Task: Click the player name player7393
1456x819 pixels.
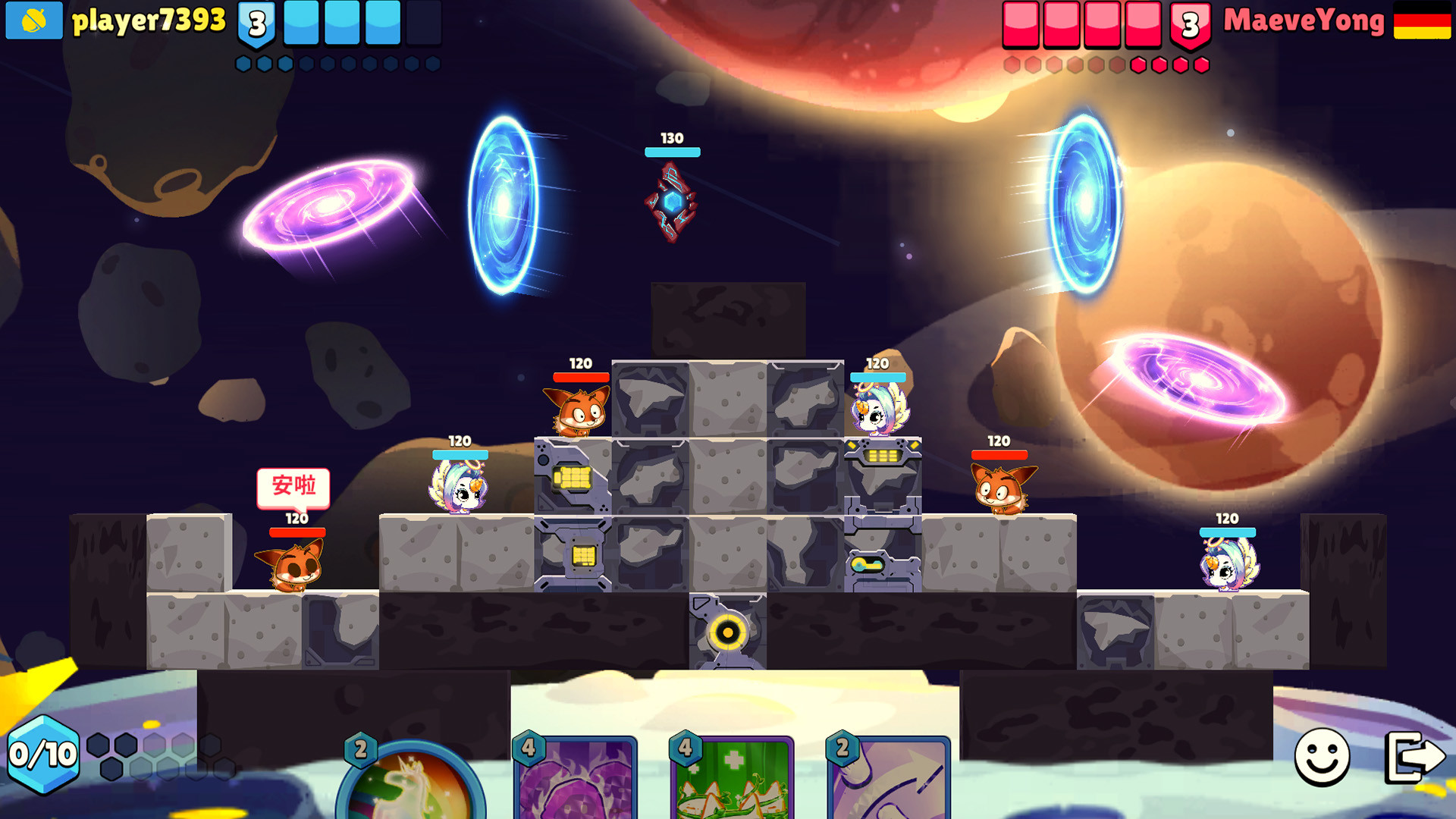Action: click(x=149, y=21)
